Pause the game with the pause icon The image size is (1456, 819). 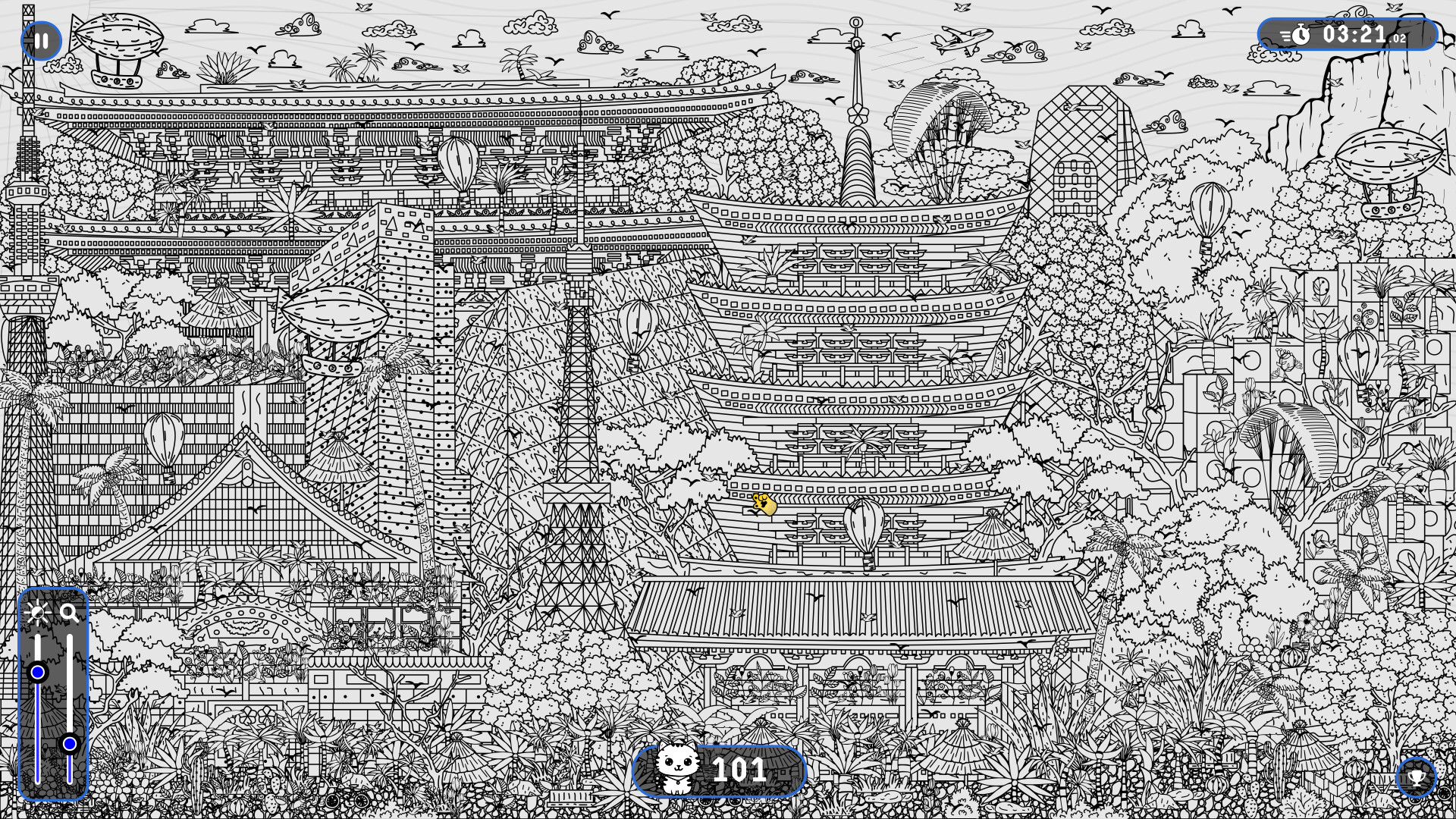[41, 41]
